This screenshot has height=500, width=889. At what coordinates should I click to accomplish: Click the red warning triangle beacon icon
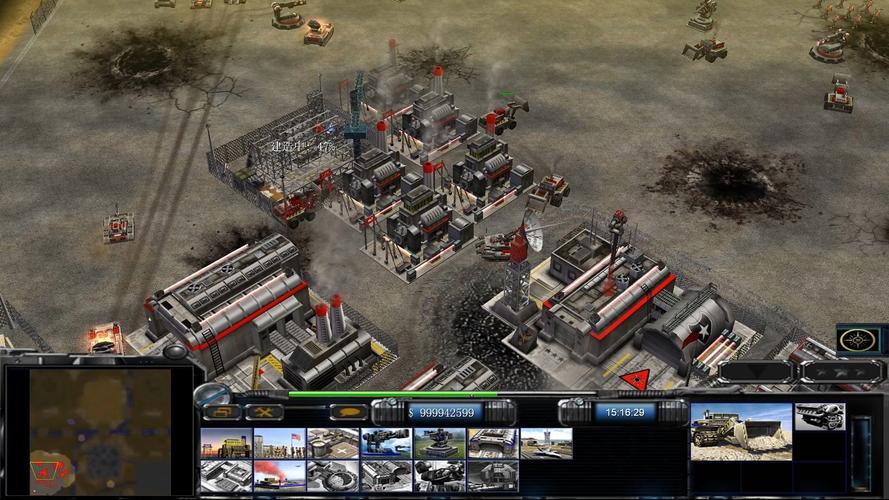[x=635, y=379]
